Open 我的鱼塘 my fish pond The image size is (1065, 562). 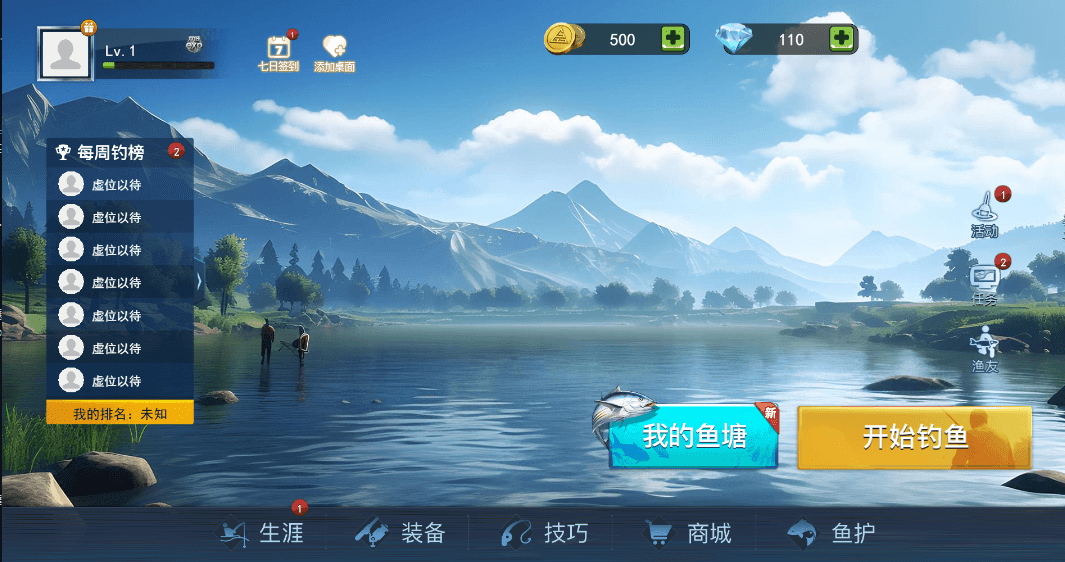(x=693, y=437)
